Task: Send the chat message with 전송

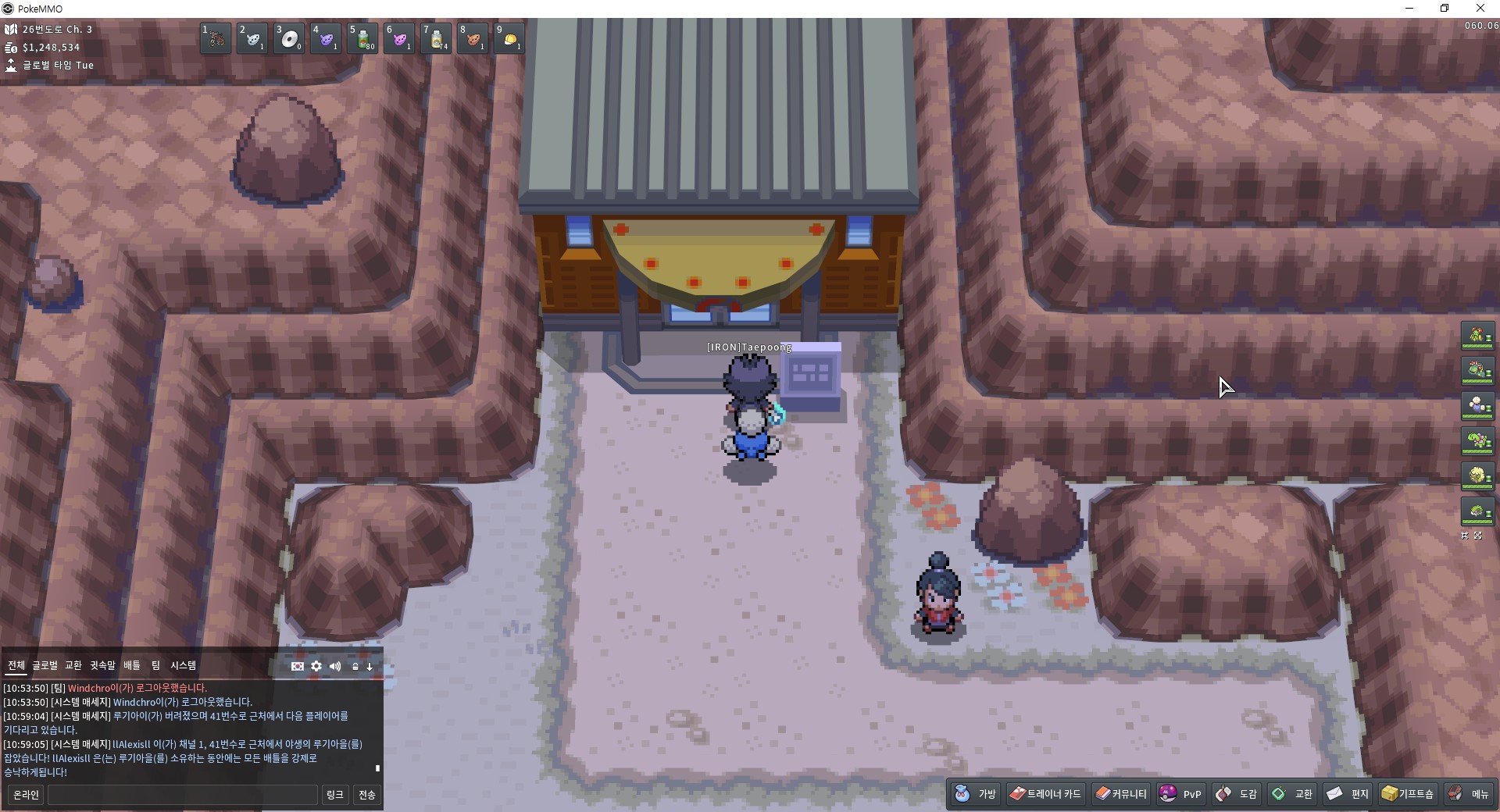Action: pos(366,795)
